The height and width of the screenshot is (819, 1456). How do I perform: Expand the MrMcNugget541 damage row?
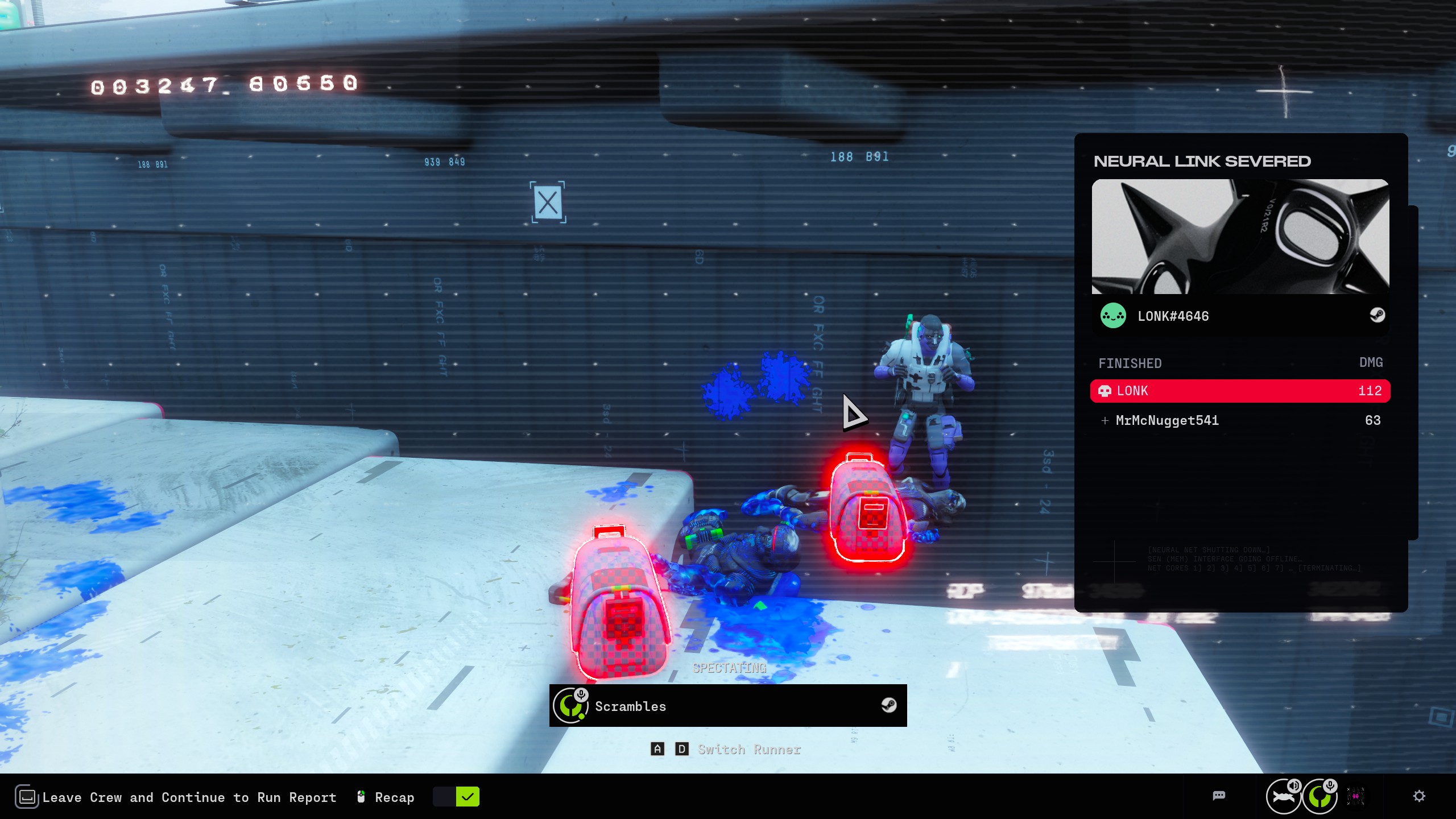pyautogui.click(x=1240, y=420)
